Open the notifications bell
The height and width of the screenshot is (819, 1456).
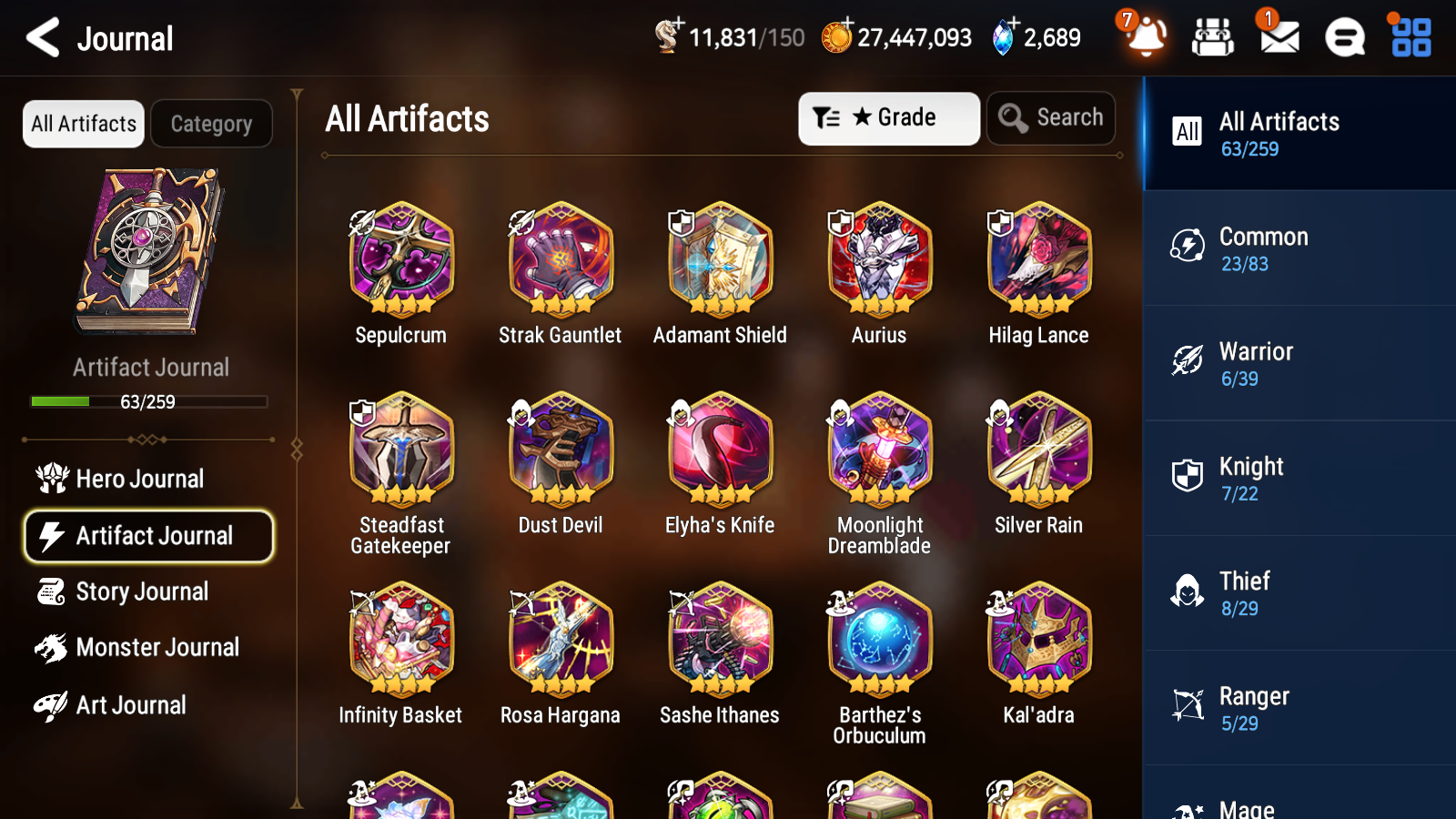pos(1146,39)
